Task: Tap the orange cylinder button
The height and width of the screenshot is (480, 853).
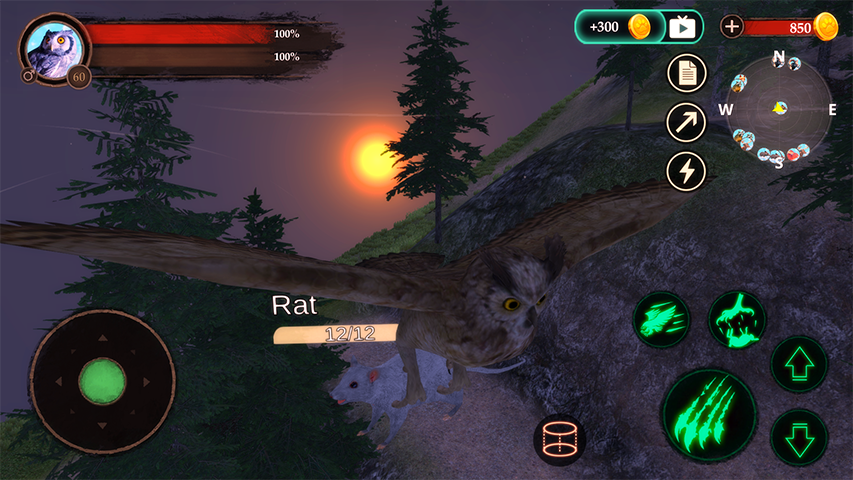Action: tap(559, 440)
